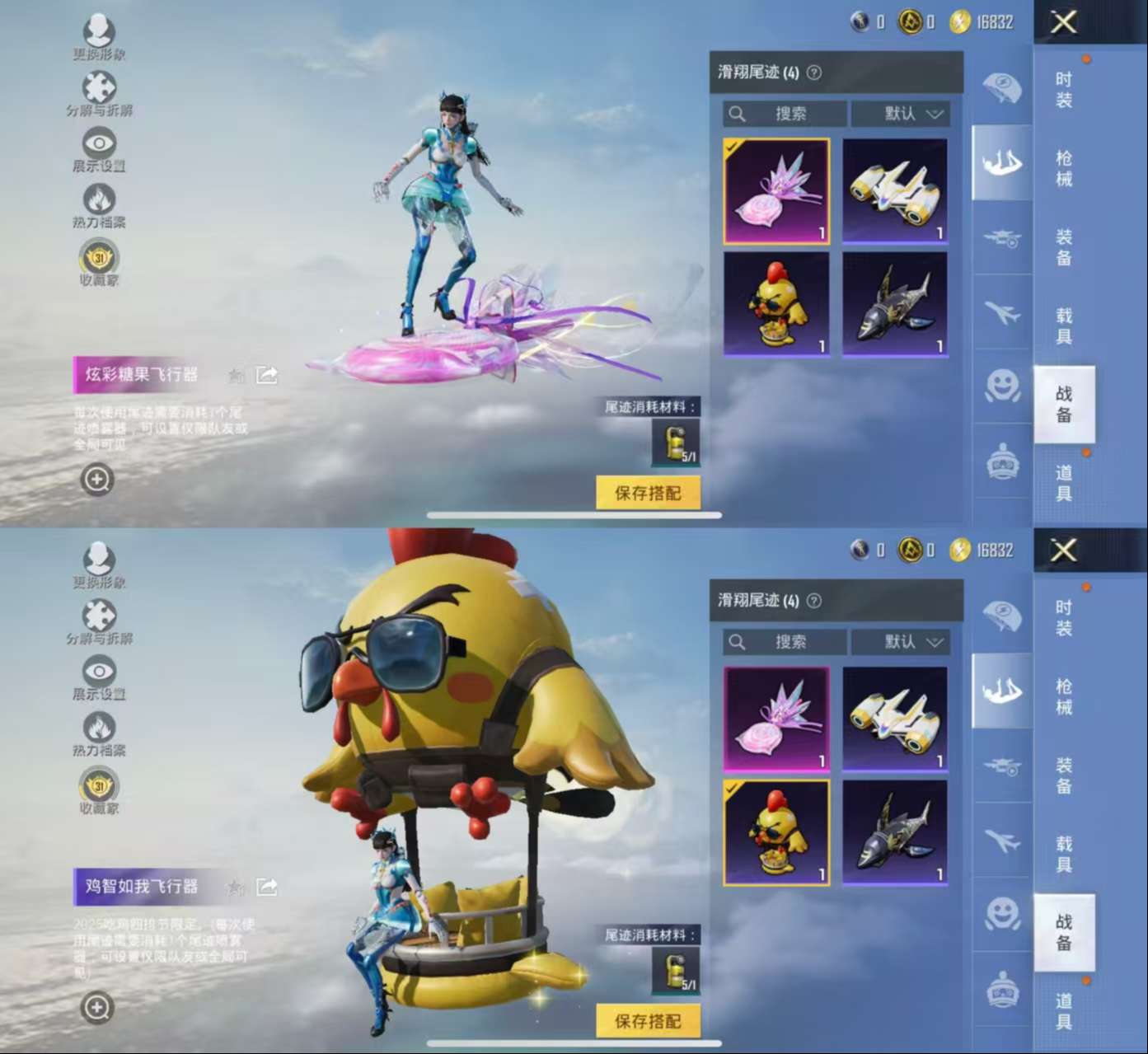Click 保存搭配 on the candy glider screen
The image size is (1148, 1054).
[648, 494]
